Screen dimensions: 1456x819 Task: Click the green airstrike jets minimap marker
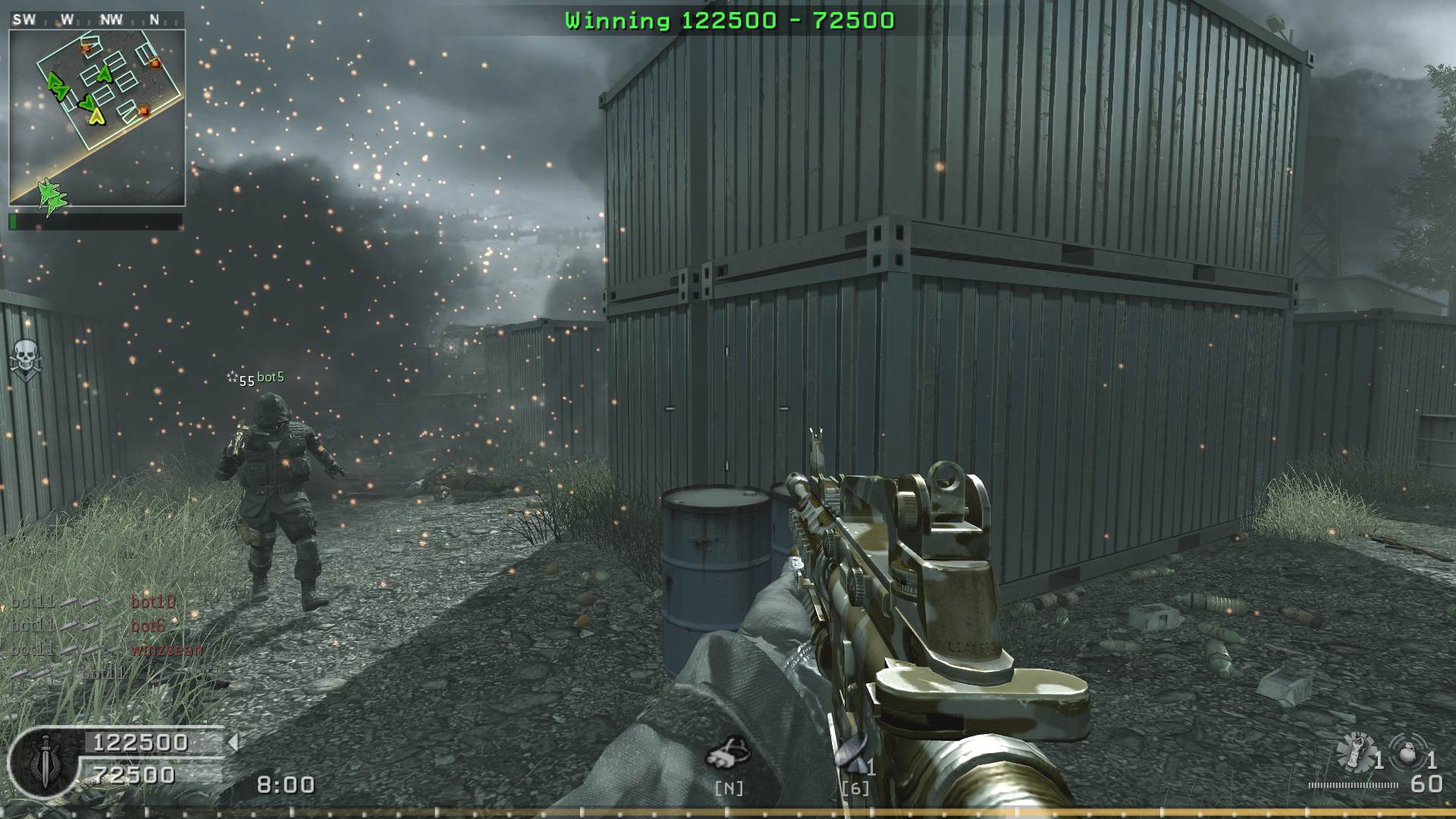51,196
